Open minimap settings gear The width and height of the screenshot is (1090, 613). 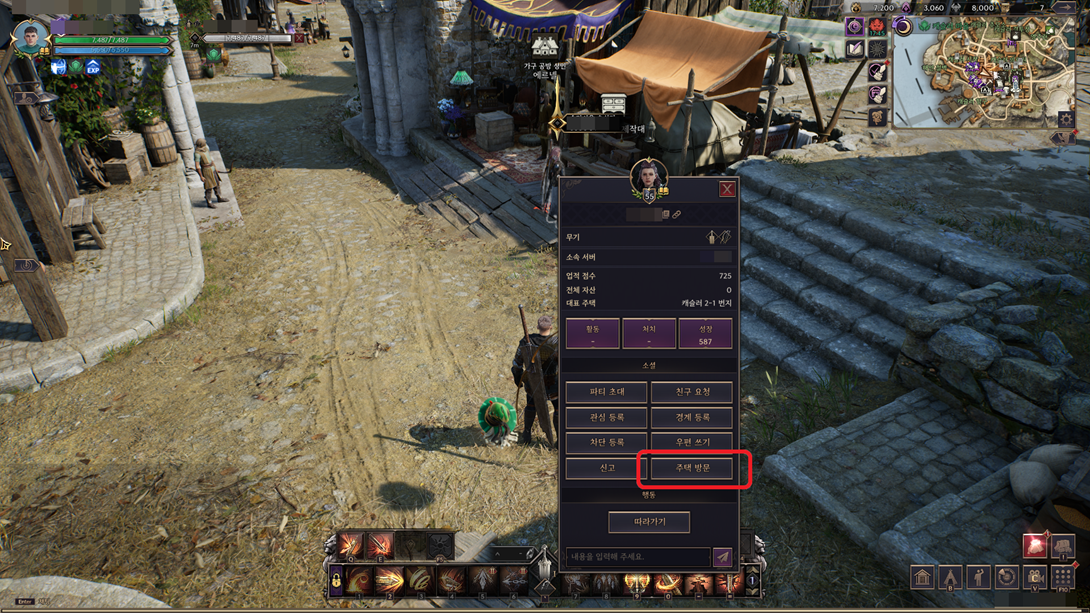(1066, 119)
